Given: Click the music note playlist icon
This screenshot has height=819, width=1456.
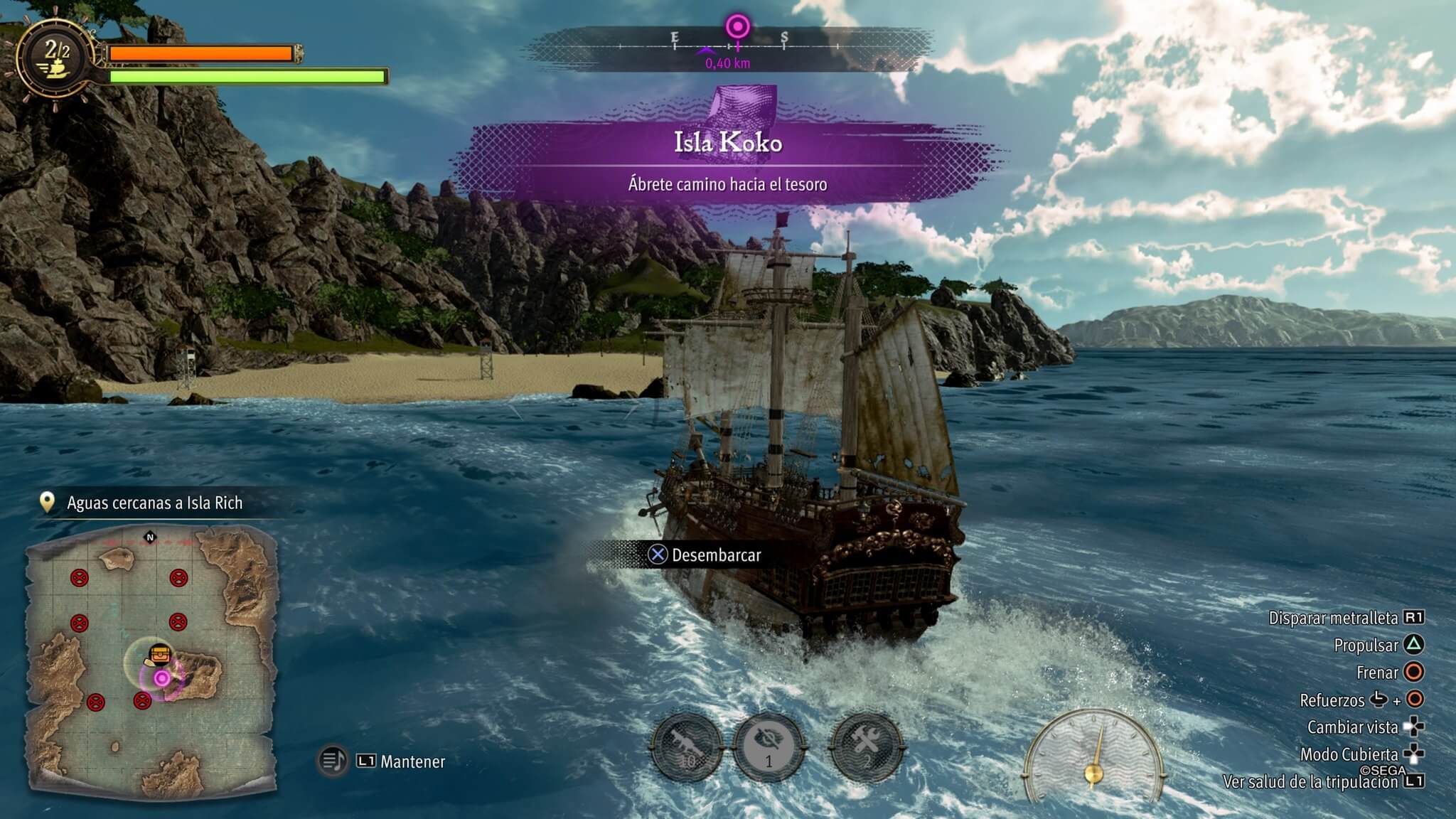Looking at the screenshot, I should click(332, 761).
